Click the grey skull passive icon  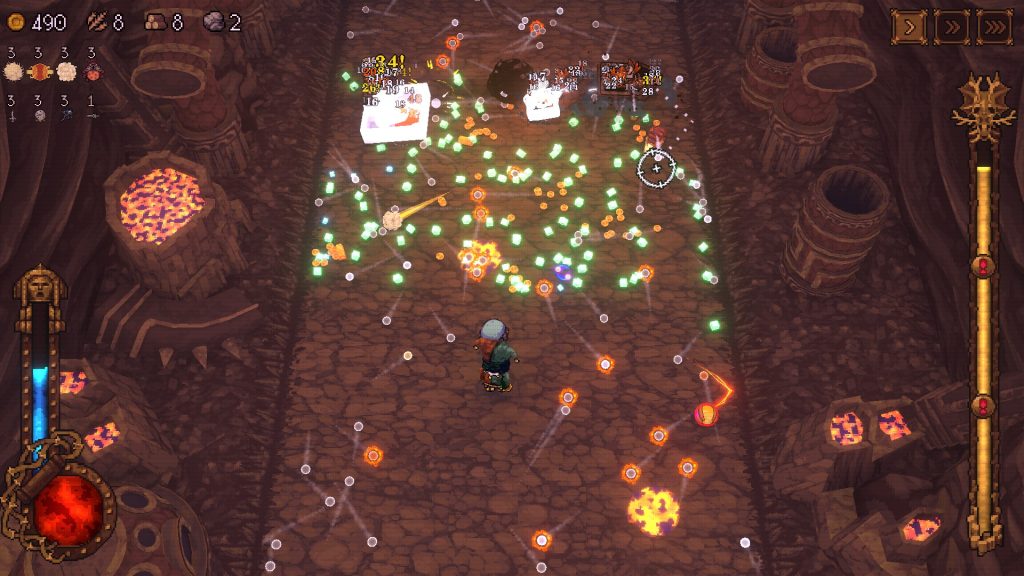pos(40,115)
